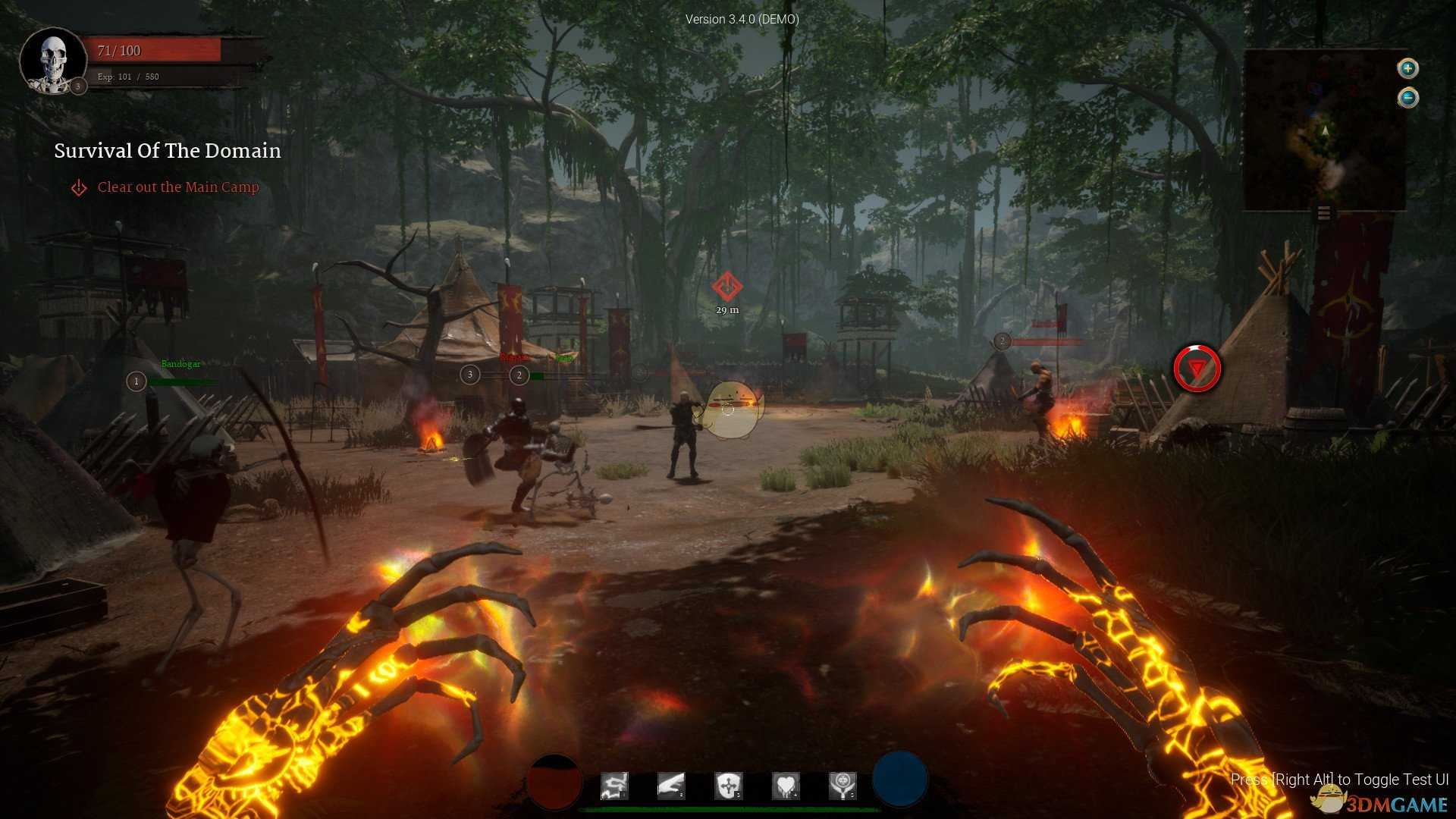Activate the winged gear ability icon
Image resolution: width=1456 pixels, height=819 pixels.
click(x=844, y=786)
